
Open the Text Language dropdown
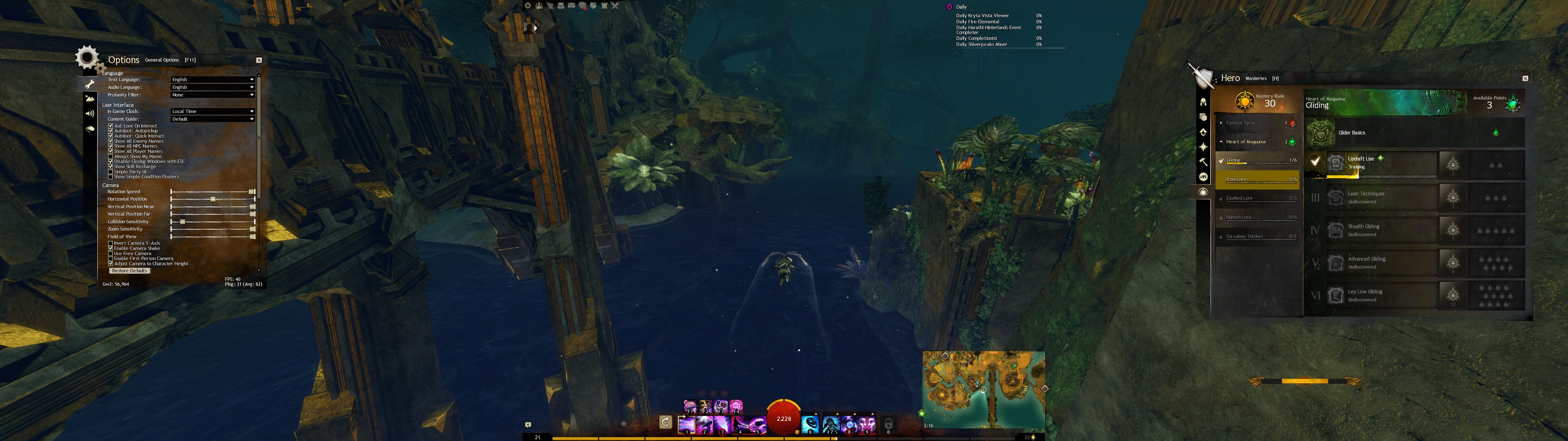(213, 80)
